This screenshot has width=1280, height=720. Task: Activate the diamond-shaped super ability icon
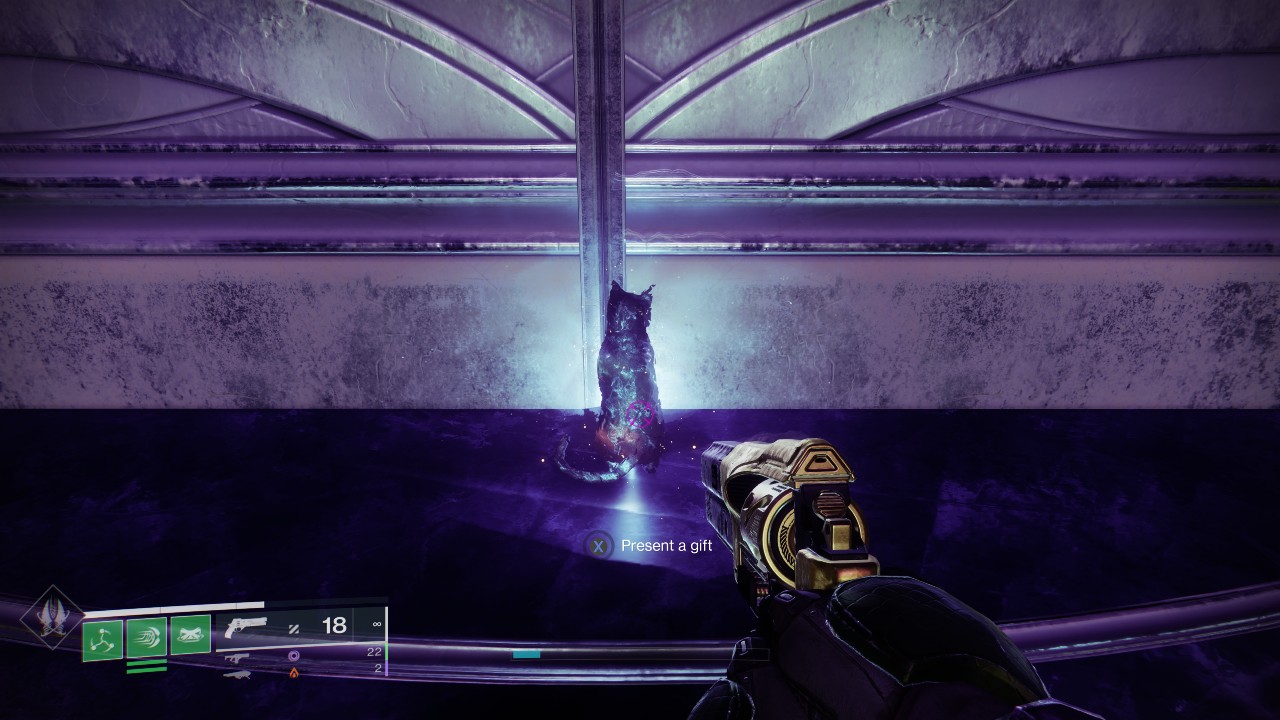click(x=51, y=616)
